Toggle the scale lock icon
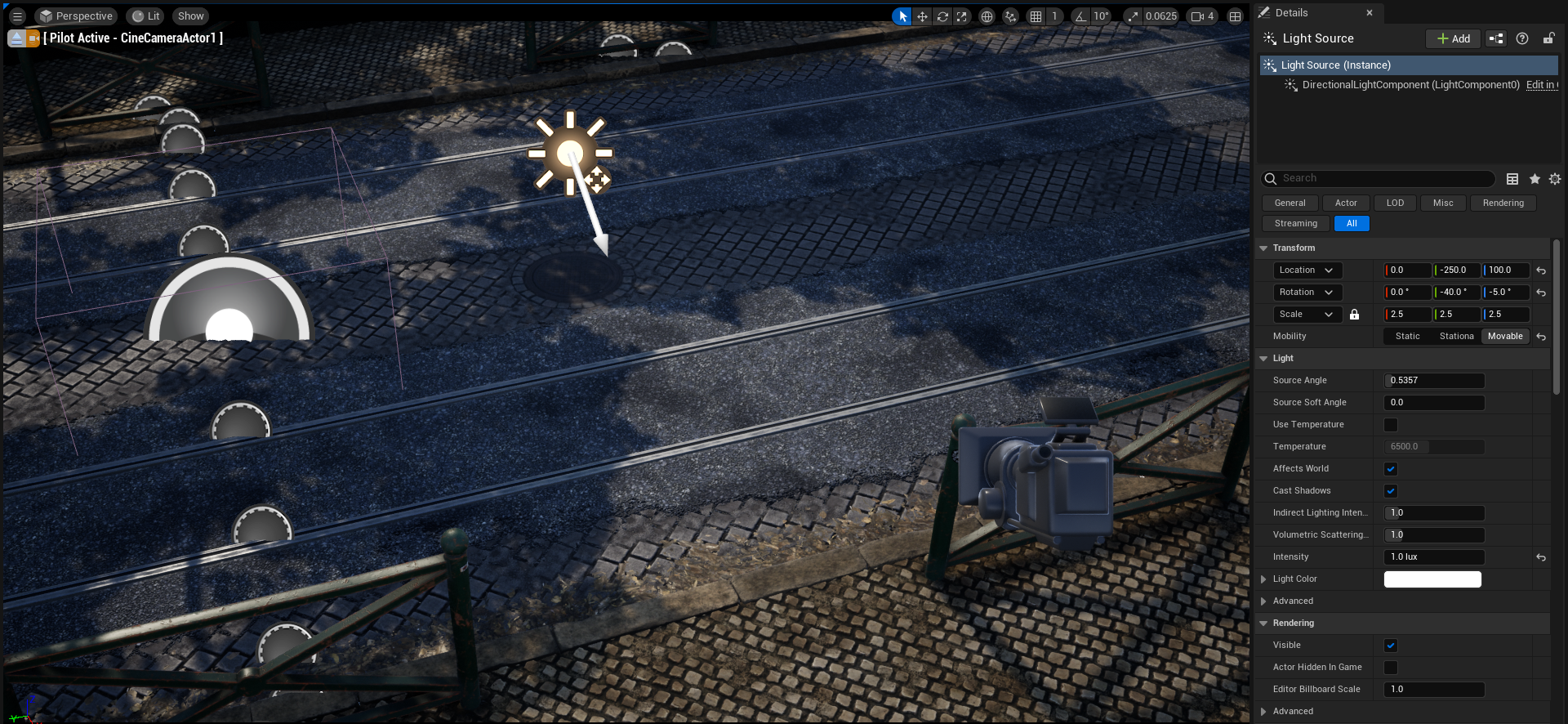 coord(1354,315)
